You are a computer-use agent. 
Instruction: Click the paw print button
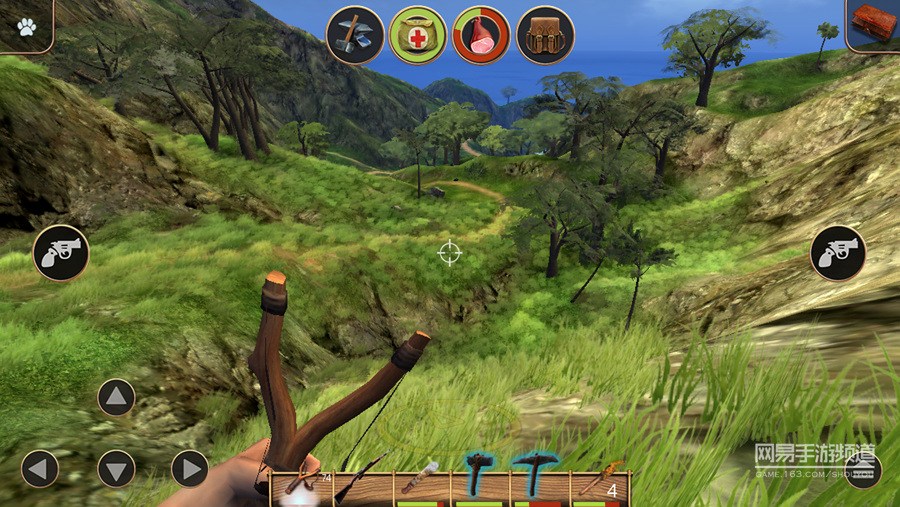click(x=26, y=23)
